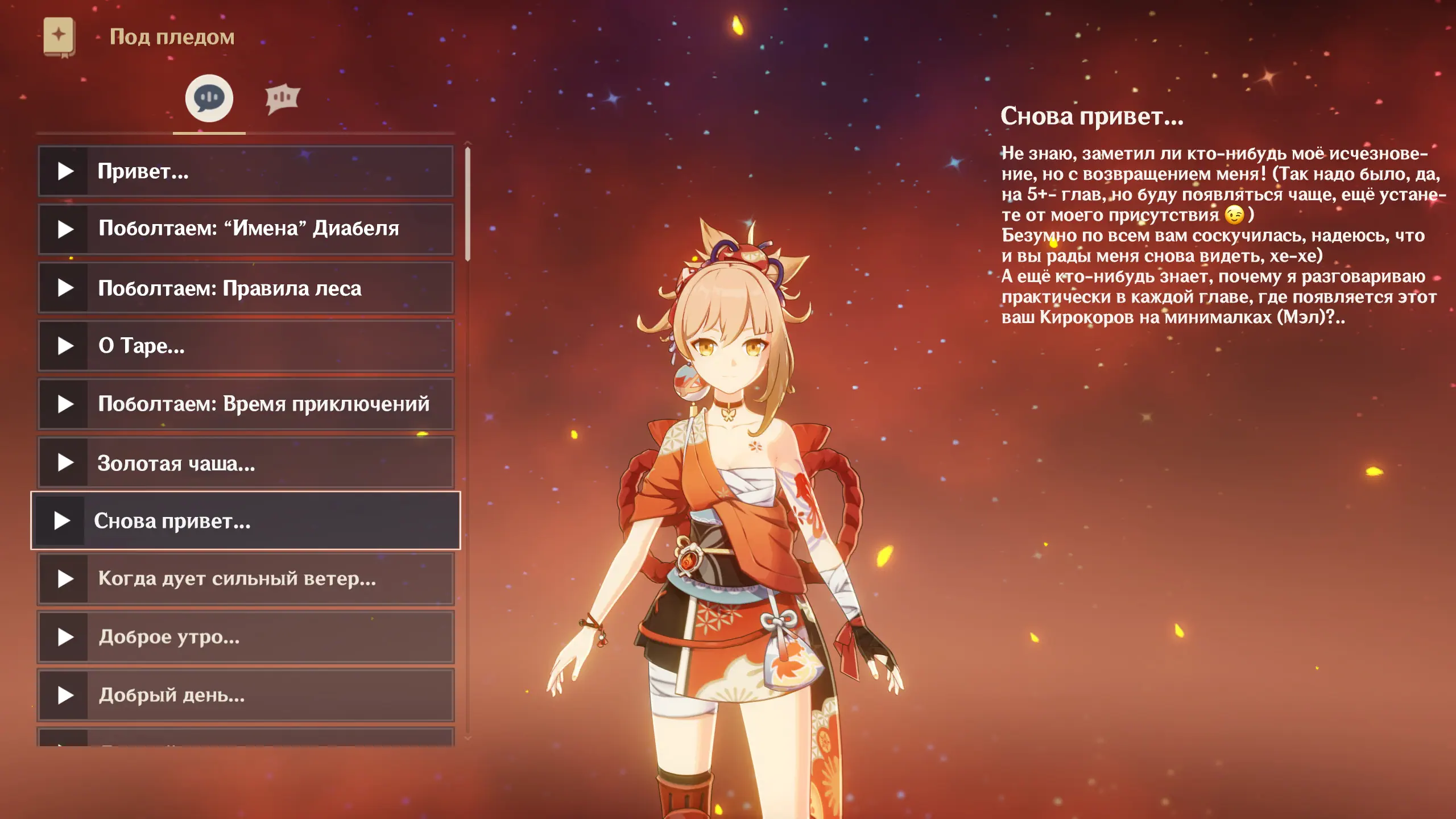Image resolution: width=1456 pixels, height=819 pixels.
Task: Select "Поболтаем: "Имена" Диабеля" entry
Action: click(x=246, y=229)
